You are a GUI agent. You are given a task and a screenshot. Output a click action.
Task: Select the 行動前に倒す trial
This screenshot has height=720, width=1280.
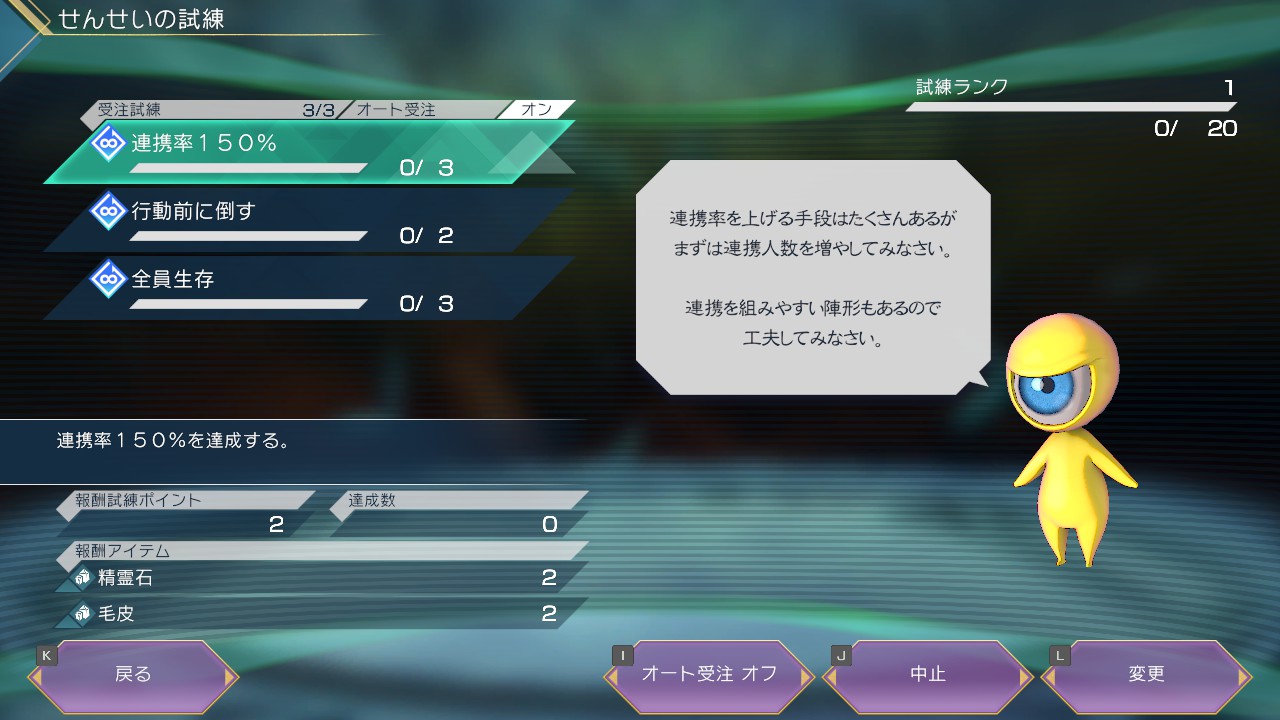[x=300, y=220]
